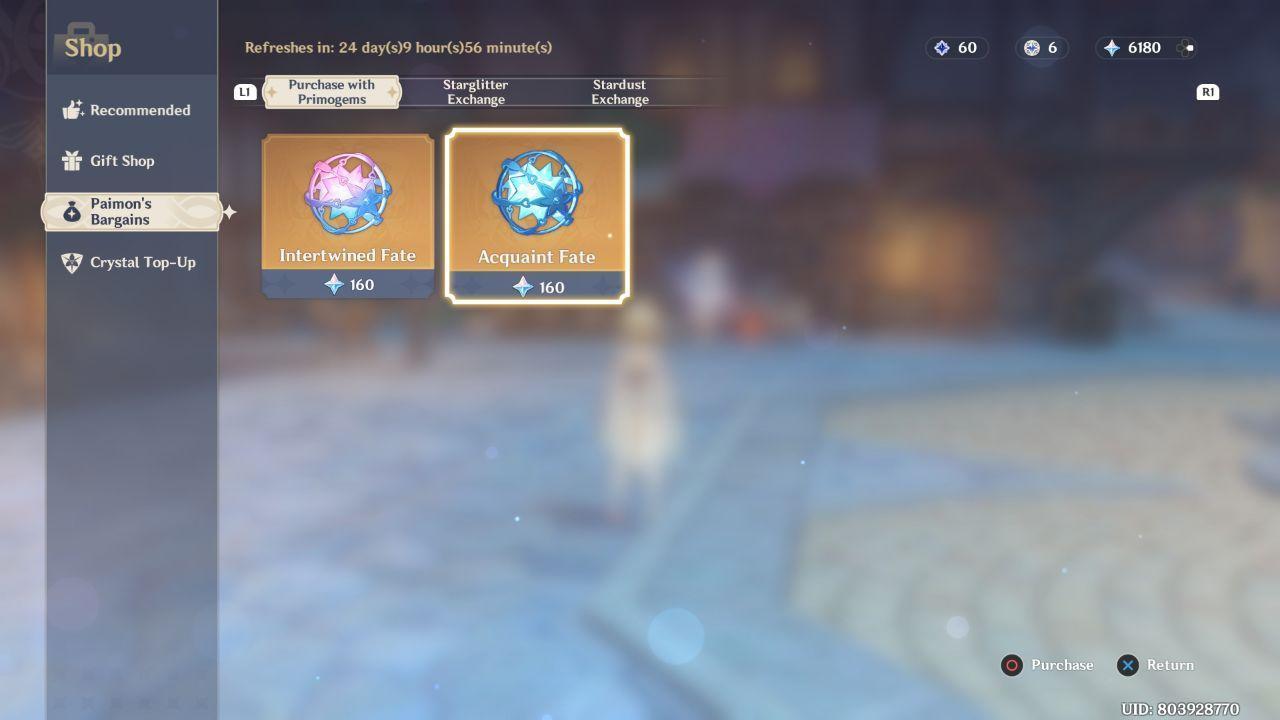Switch to Purchase with Primogems tab
This screenshot has width=1280, height=720.
point(331,92)
